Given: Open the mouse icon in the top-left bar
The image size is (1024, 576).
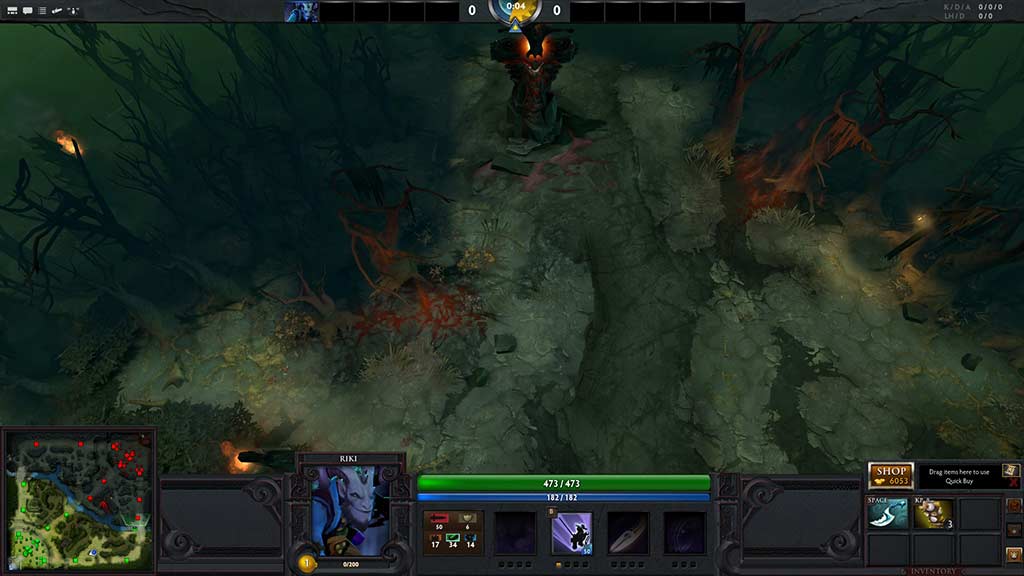Looking at the screenshot, I should click(75, 11).
